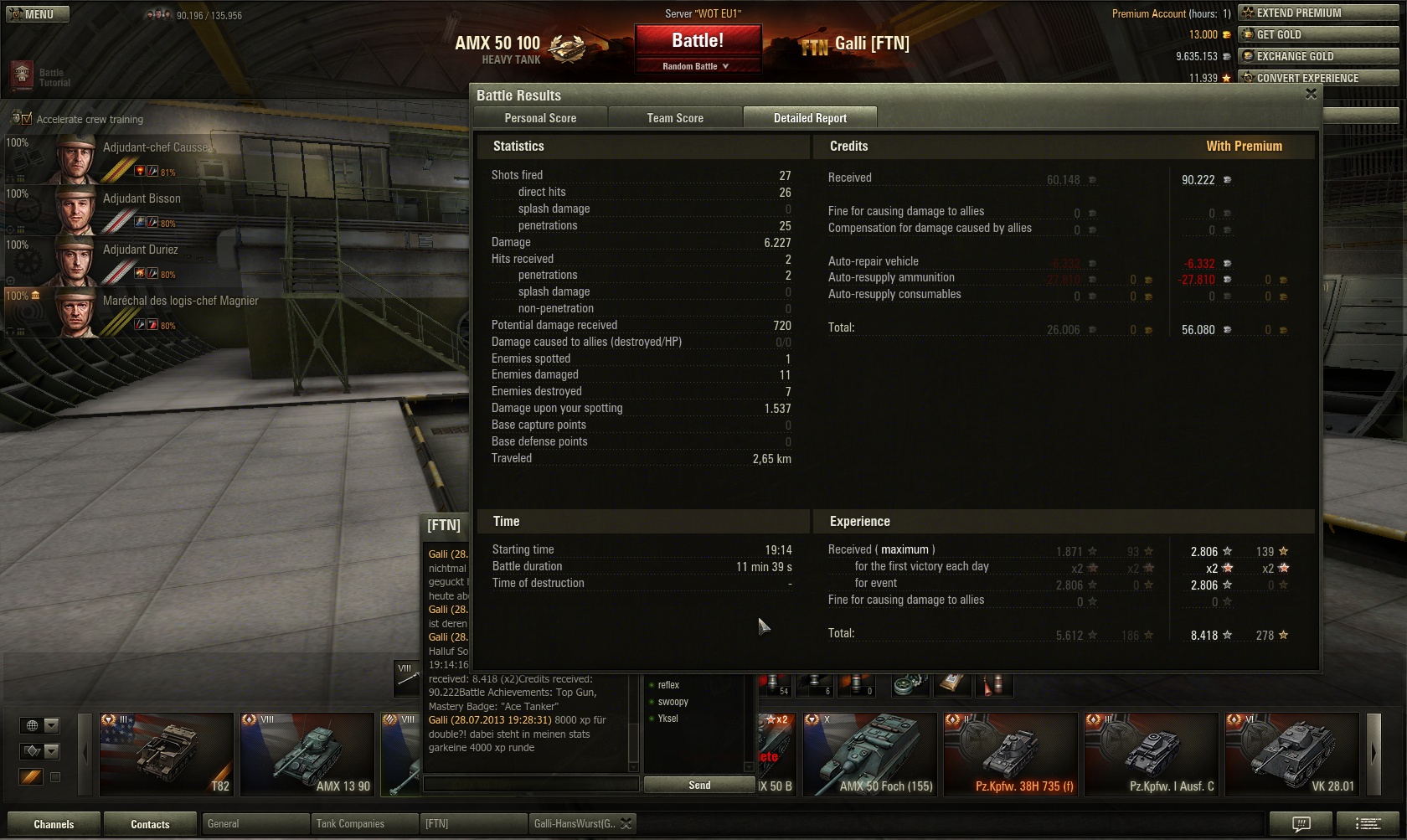This screenshot has height=840, width=1407.
Task: Select crew member Adjudant Bisson
Action: pyautogui.click(x=142, y=199)
